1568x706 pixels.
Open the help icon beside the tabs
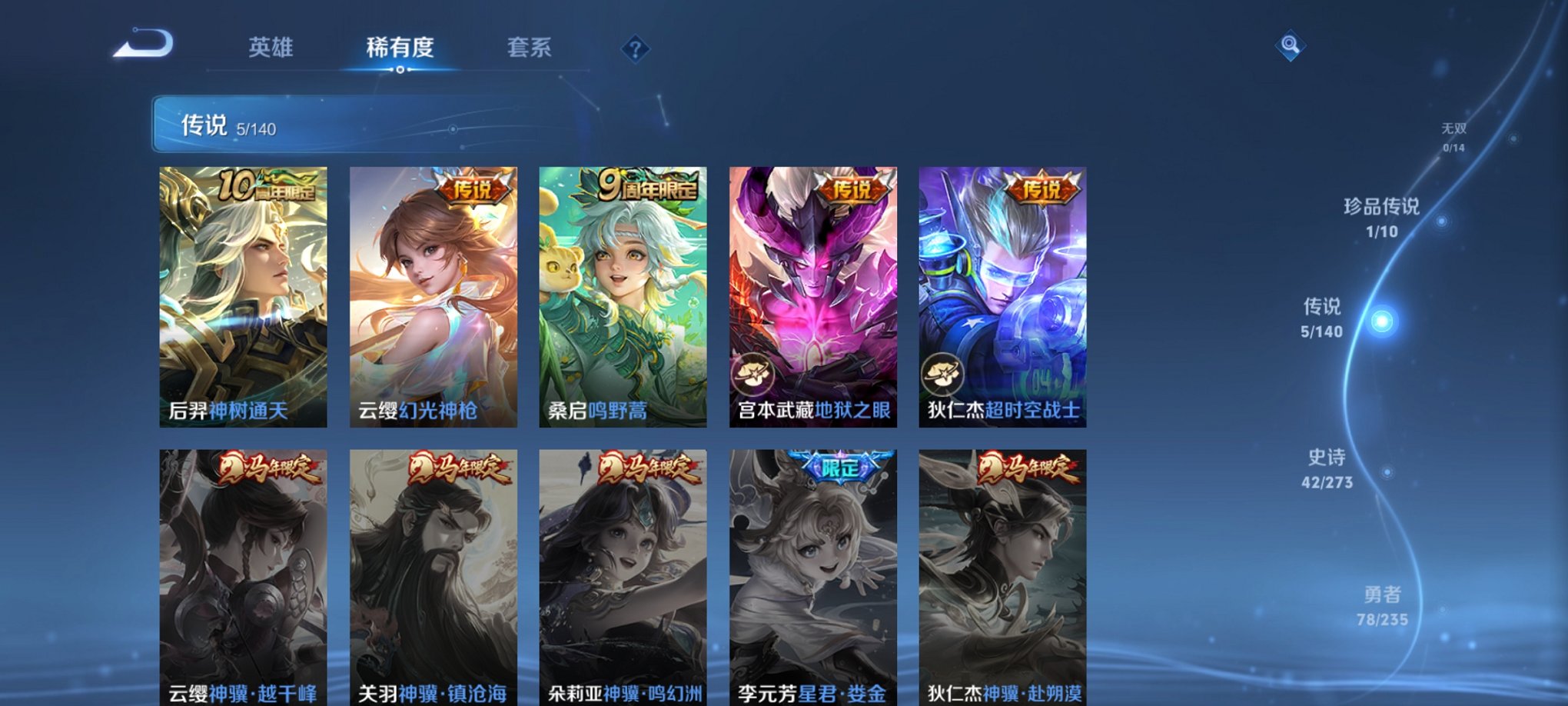point(635,49)
